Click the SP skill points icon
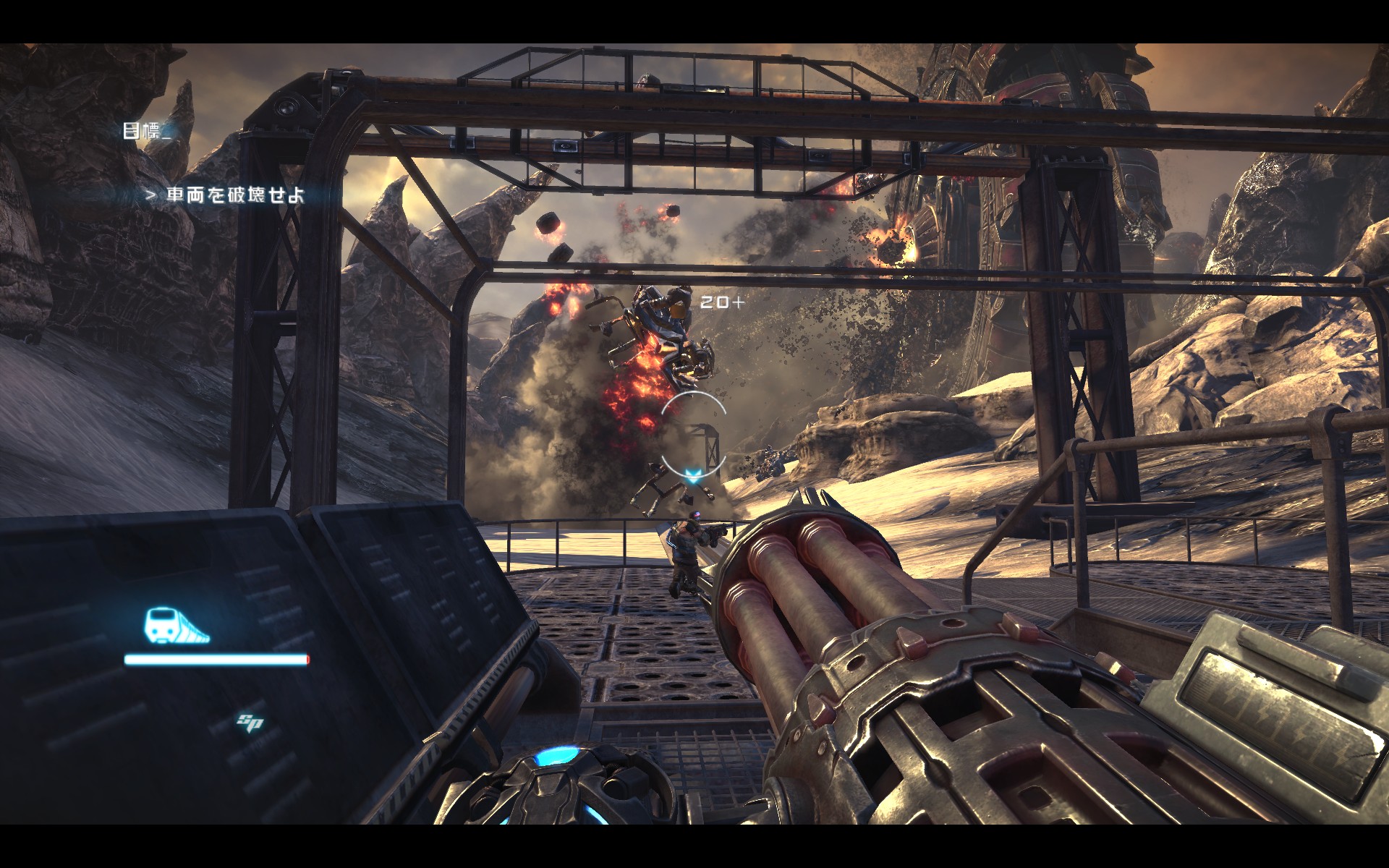1389x868 pixels. 250,721
